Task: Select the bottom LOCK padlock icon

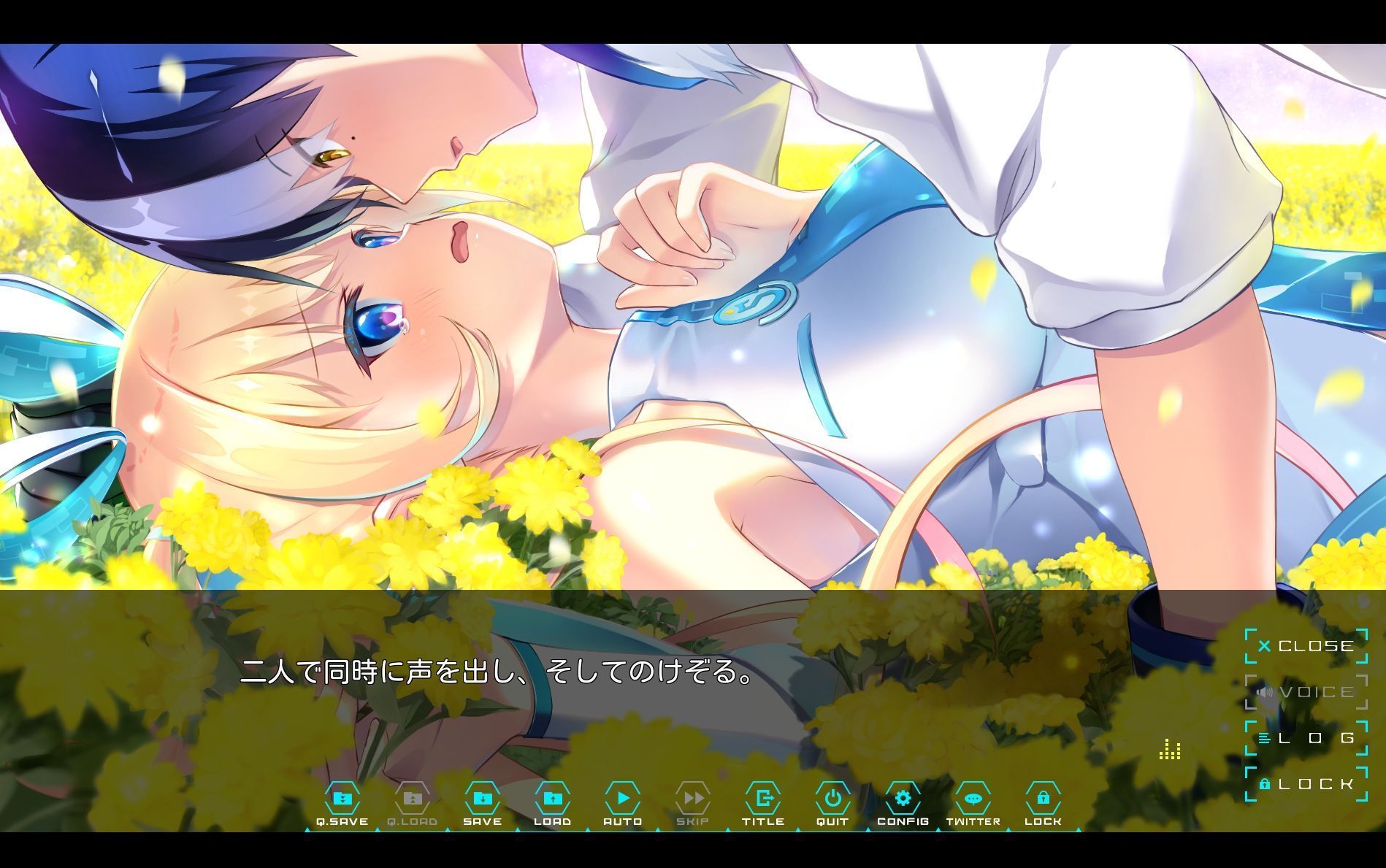Action: 1044,797
